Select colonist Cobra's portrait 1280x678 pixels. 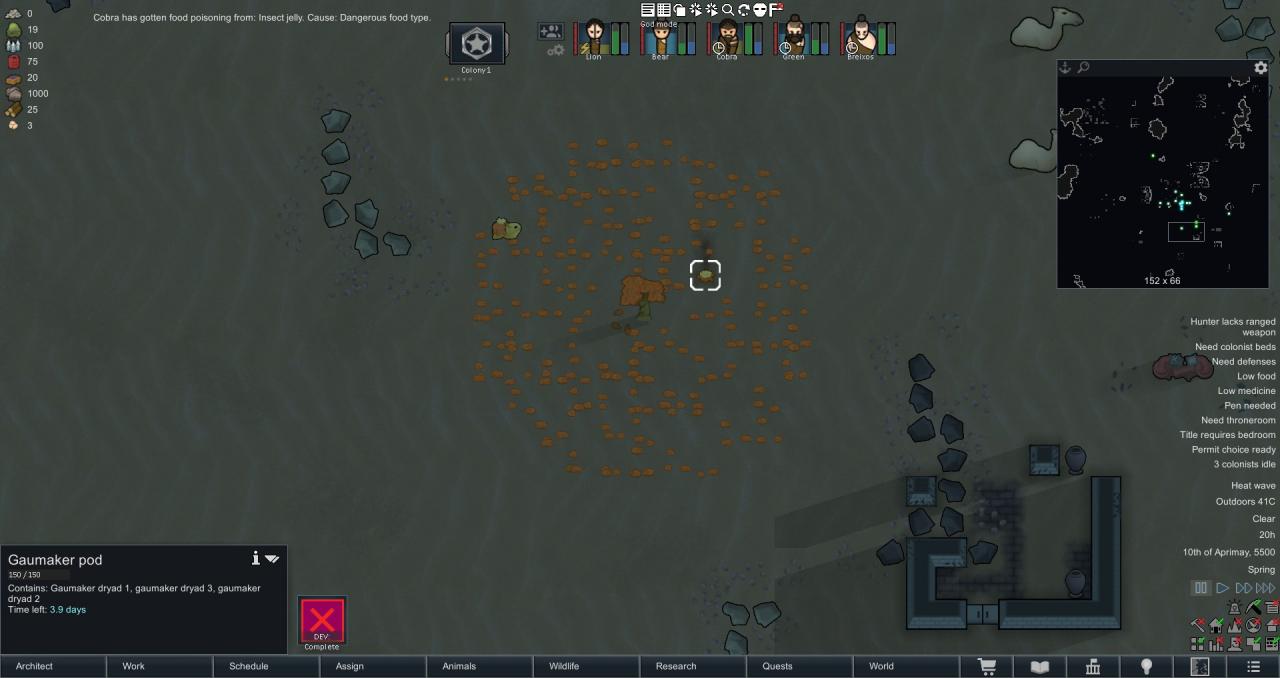click(727, 38)
